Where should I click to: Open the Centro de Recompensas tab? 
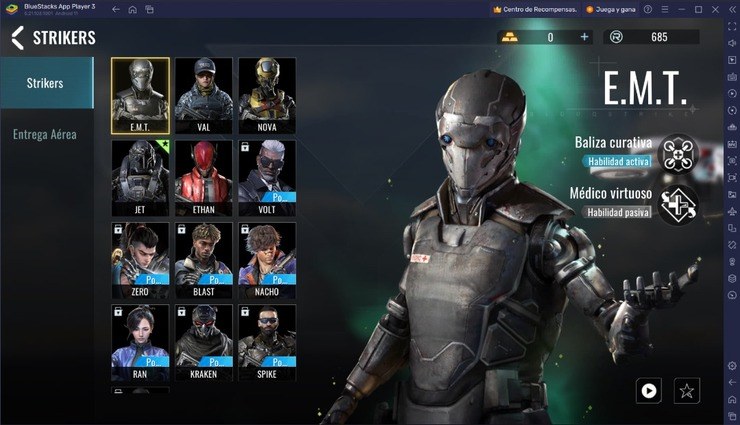[534, 9]
